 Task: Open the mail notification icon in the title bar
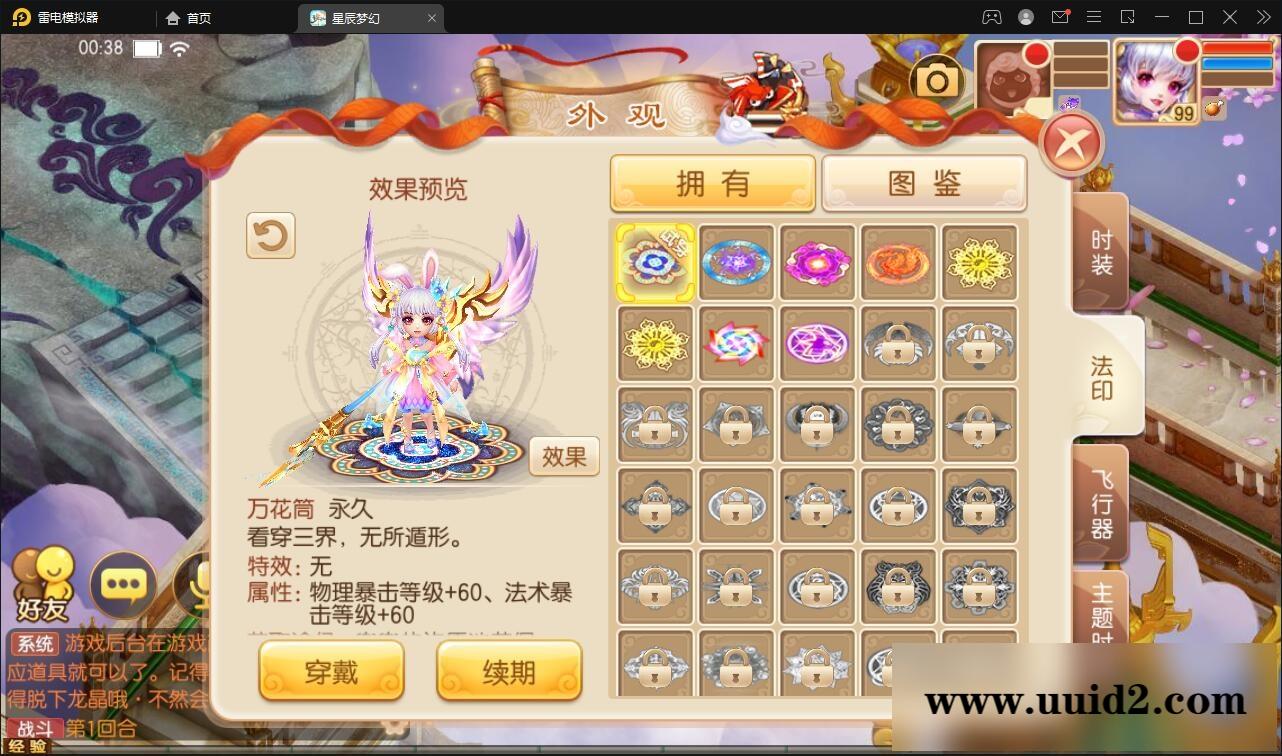(x=1061, y=17)
